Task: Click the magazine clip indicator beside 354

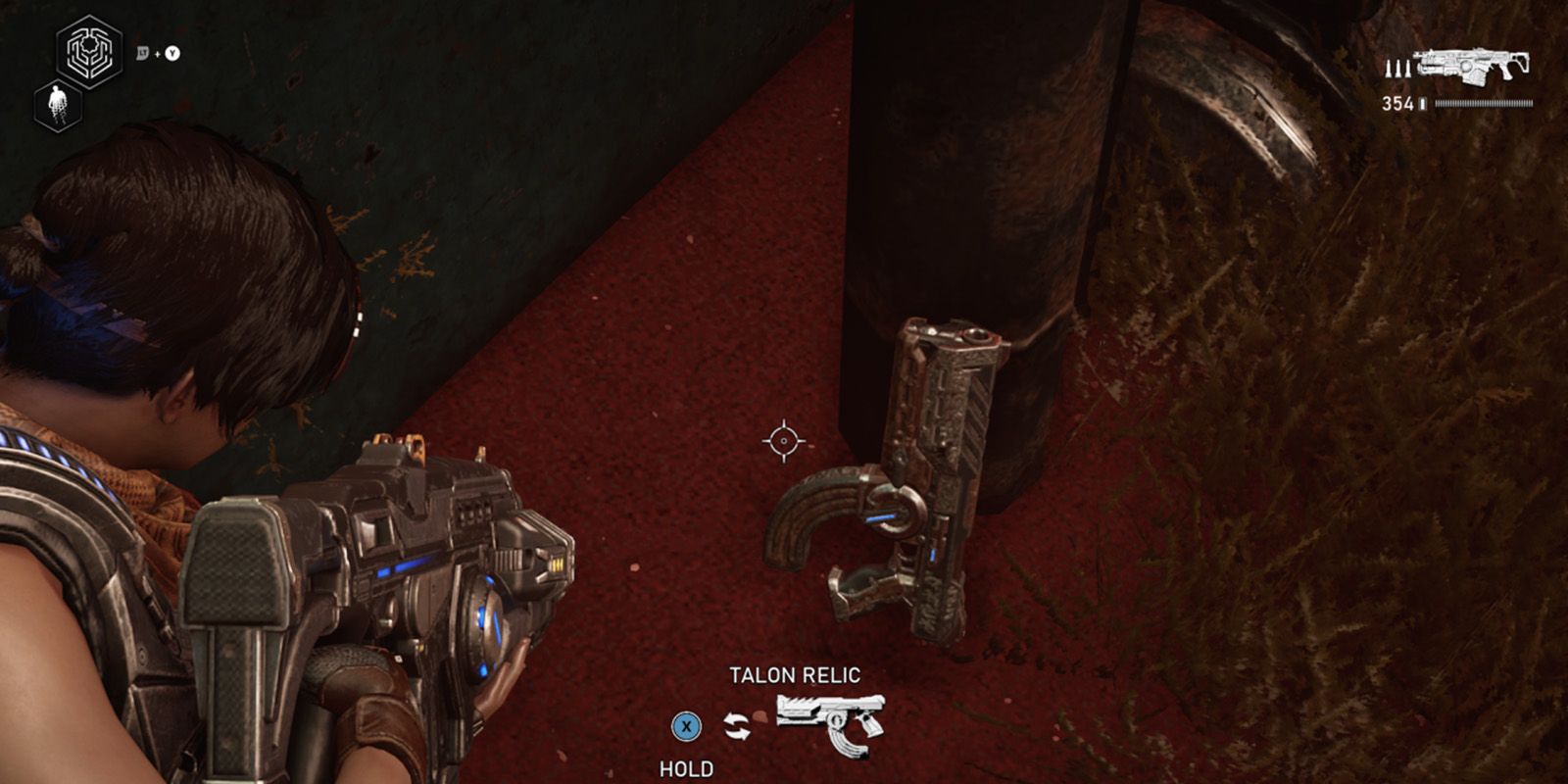Action: coord(1422,103)
